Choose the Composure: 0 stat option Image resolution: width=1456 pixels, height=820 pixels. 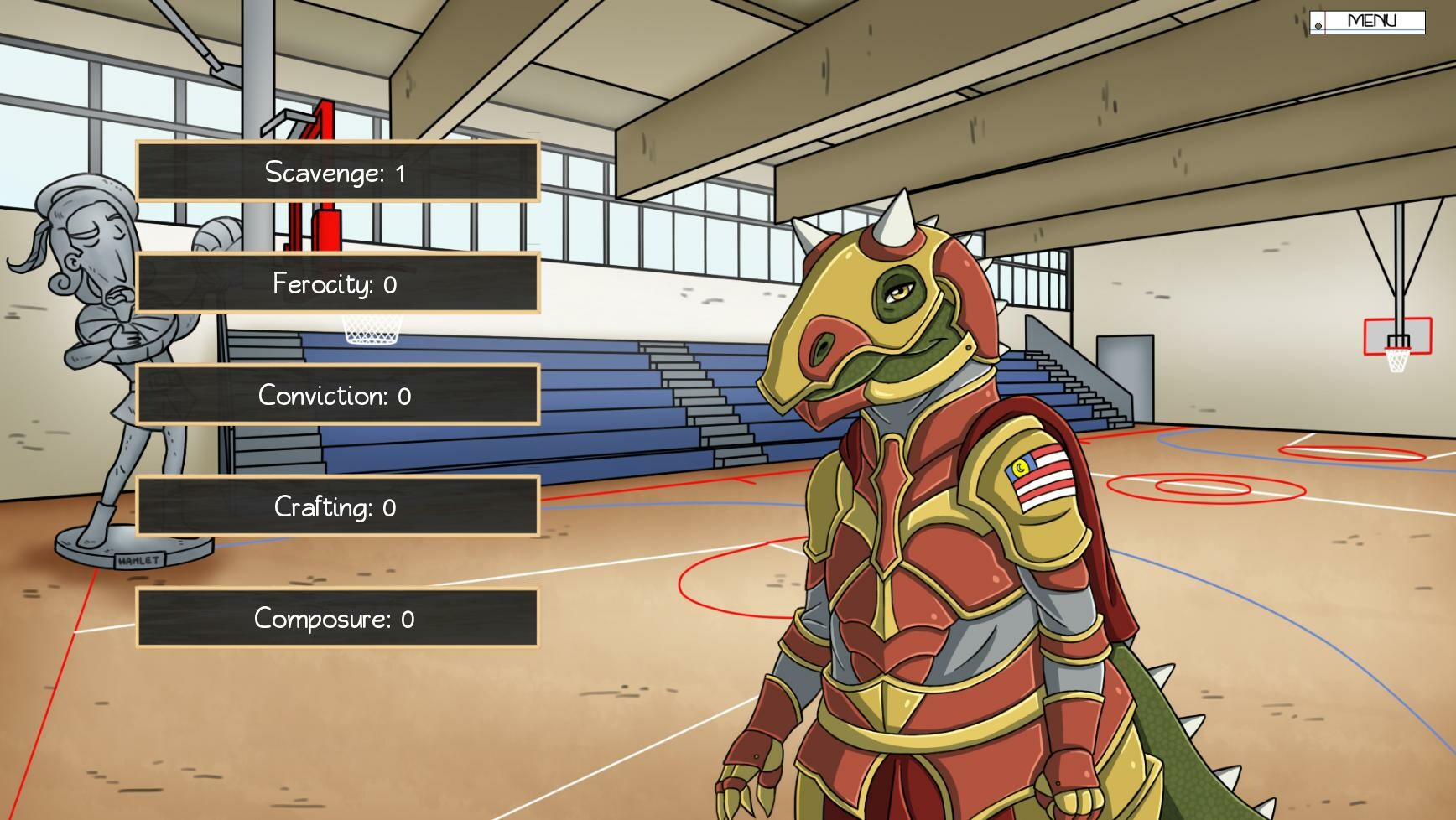(x=335, y=619)
